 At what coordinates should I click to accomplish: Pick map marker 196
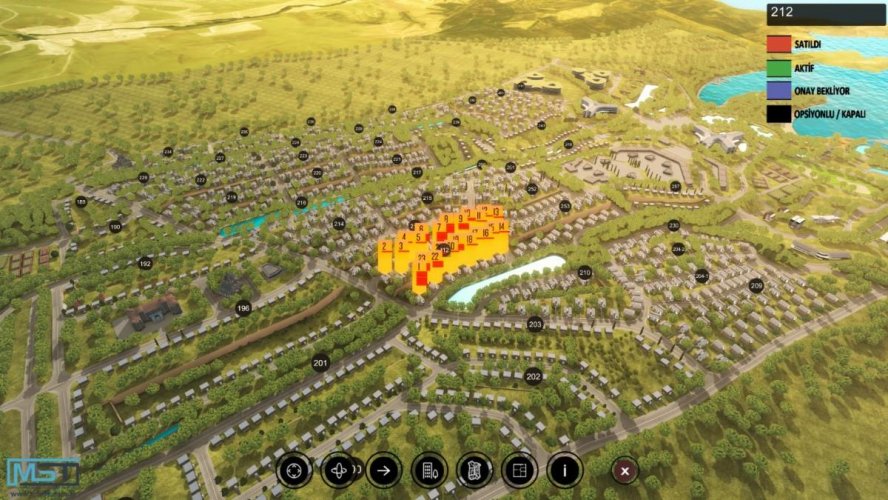pyautogui.click(x=243, y=308)
